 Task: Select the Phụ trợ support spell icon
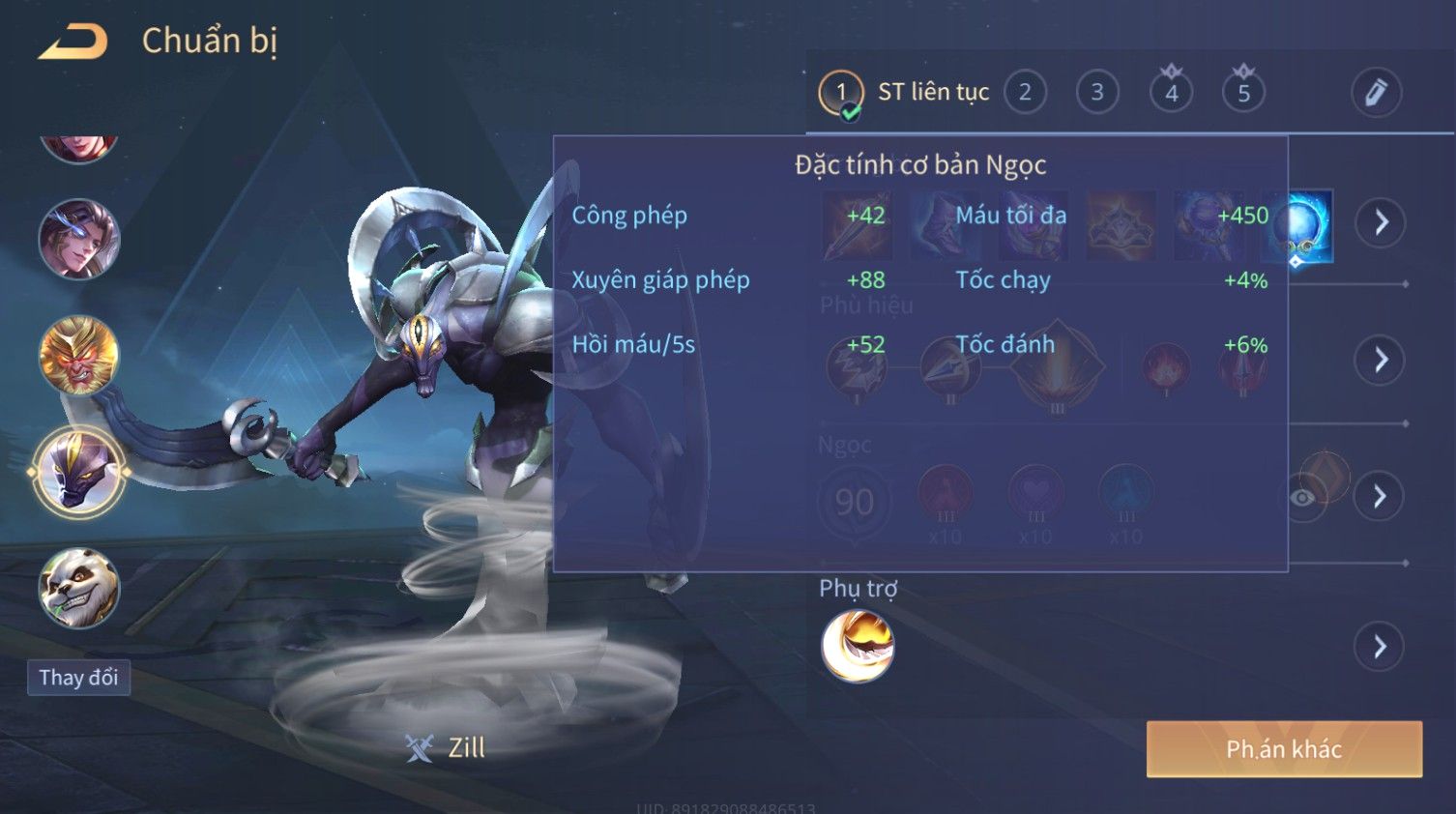[x=857, y=646]
